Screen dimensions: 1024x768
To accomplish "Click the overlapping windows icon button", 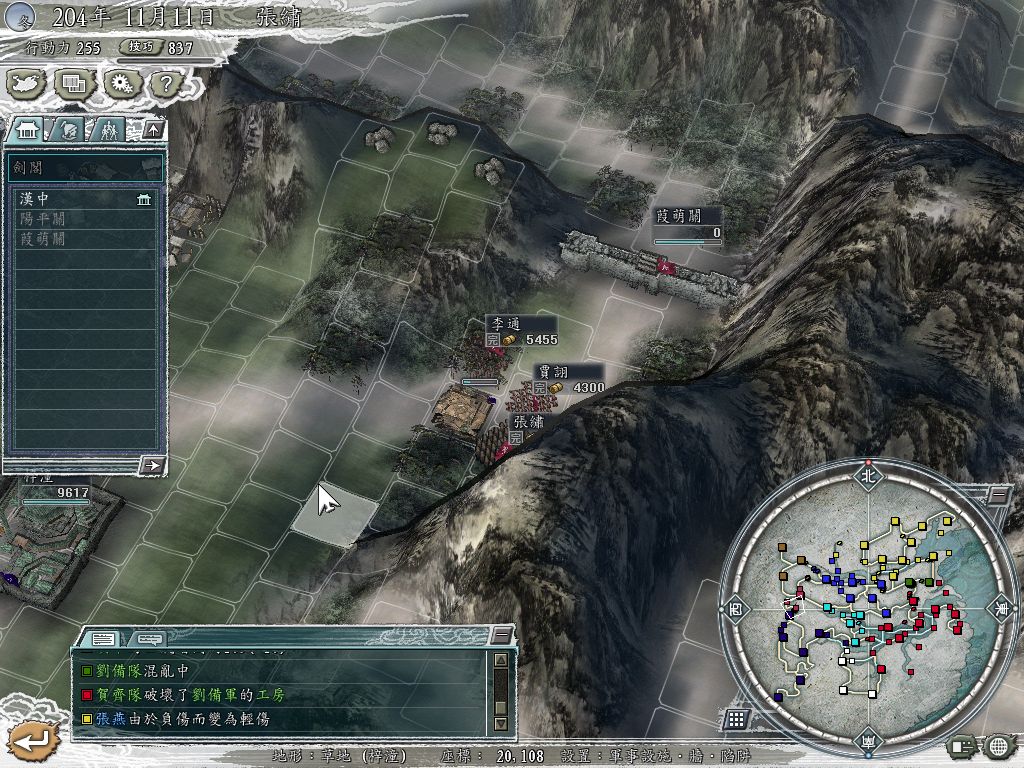I will pyautogui.click(x=73, y=85).
